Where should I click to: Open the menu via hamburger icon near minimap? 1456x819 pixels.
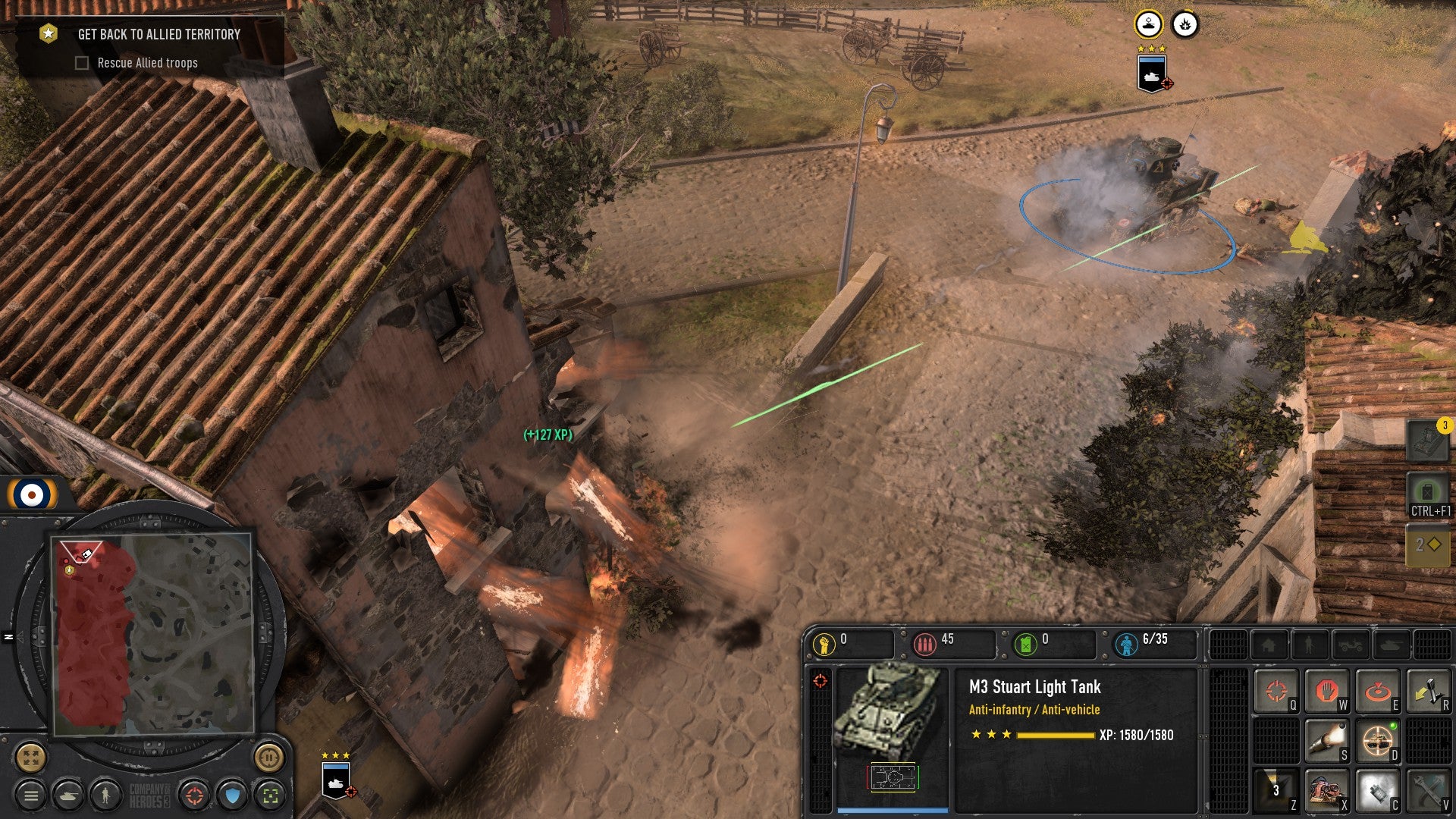[30, 795]
